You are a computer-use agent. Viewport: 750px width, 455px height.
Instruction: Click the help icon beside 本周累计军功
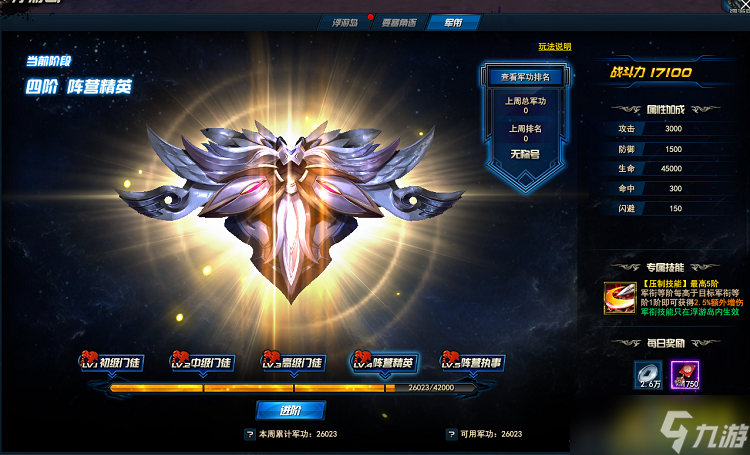point(249,435)
